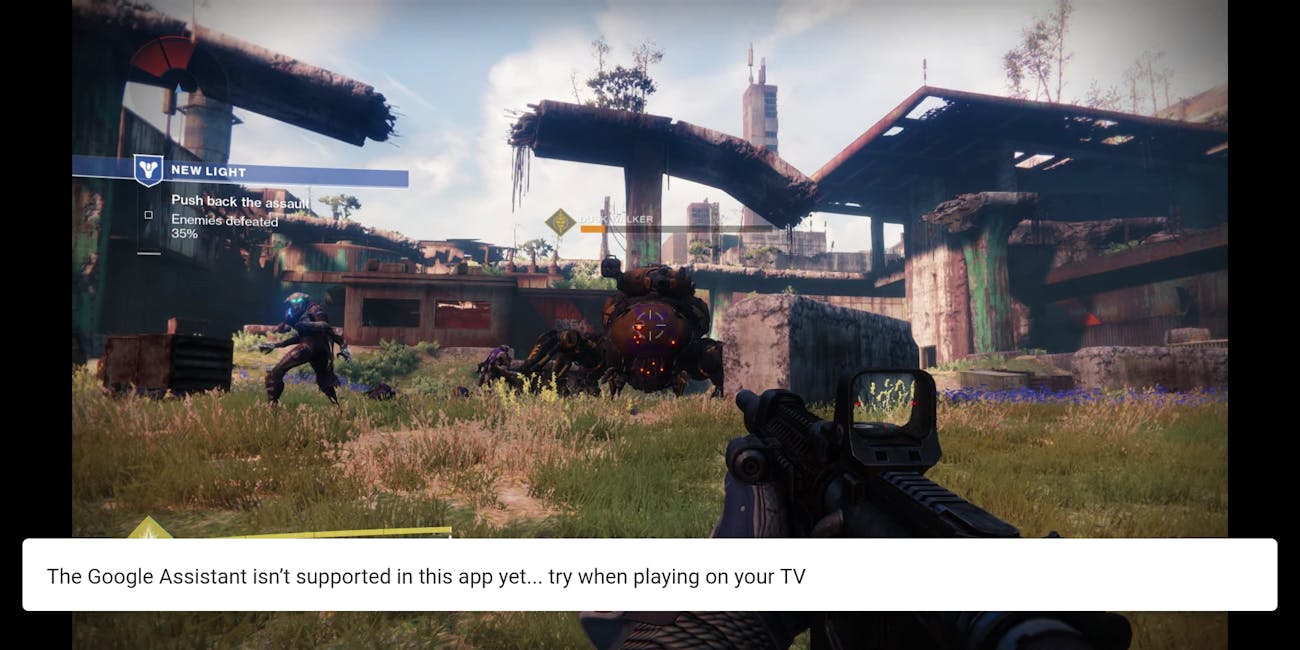Screen dimensions: 1300x650
Task: Click the yellow diamond super ability icon
Action: pos(149,527)
